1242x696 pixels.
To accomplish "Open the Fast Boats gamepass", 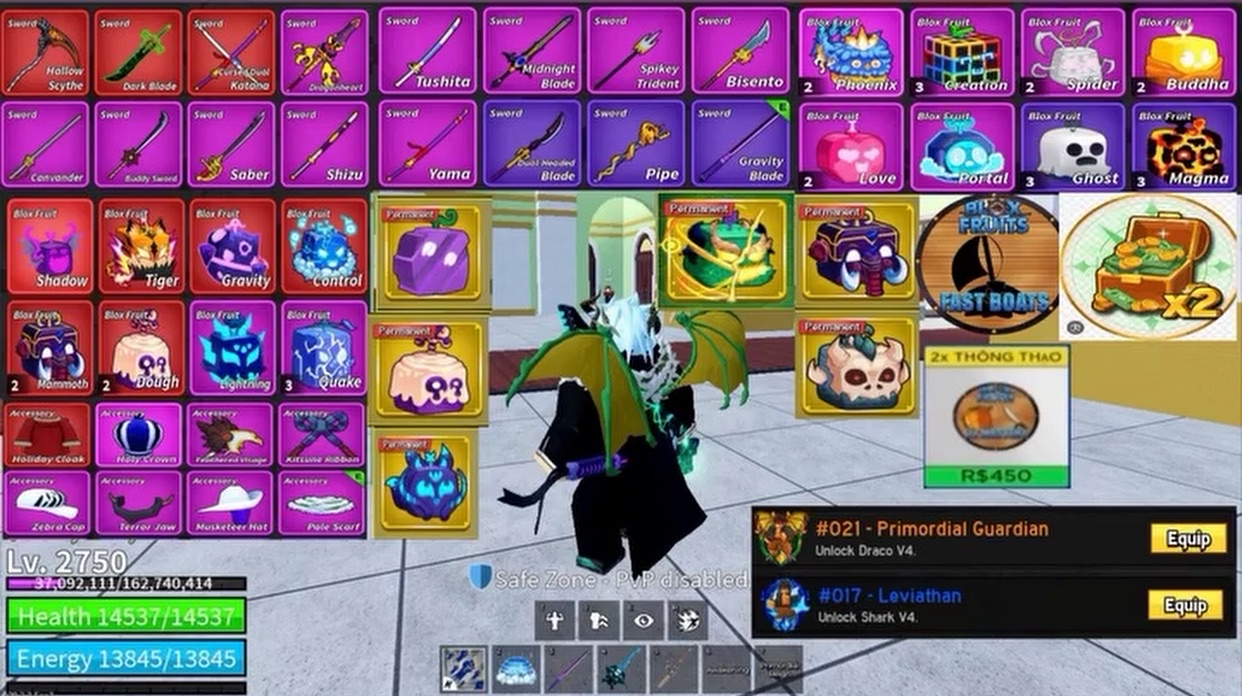I will coord(987,266).
